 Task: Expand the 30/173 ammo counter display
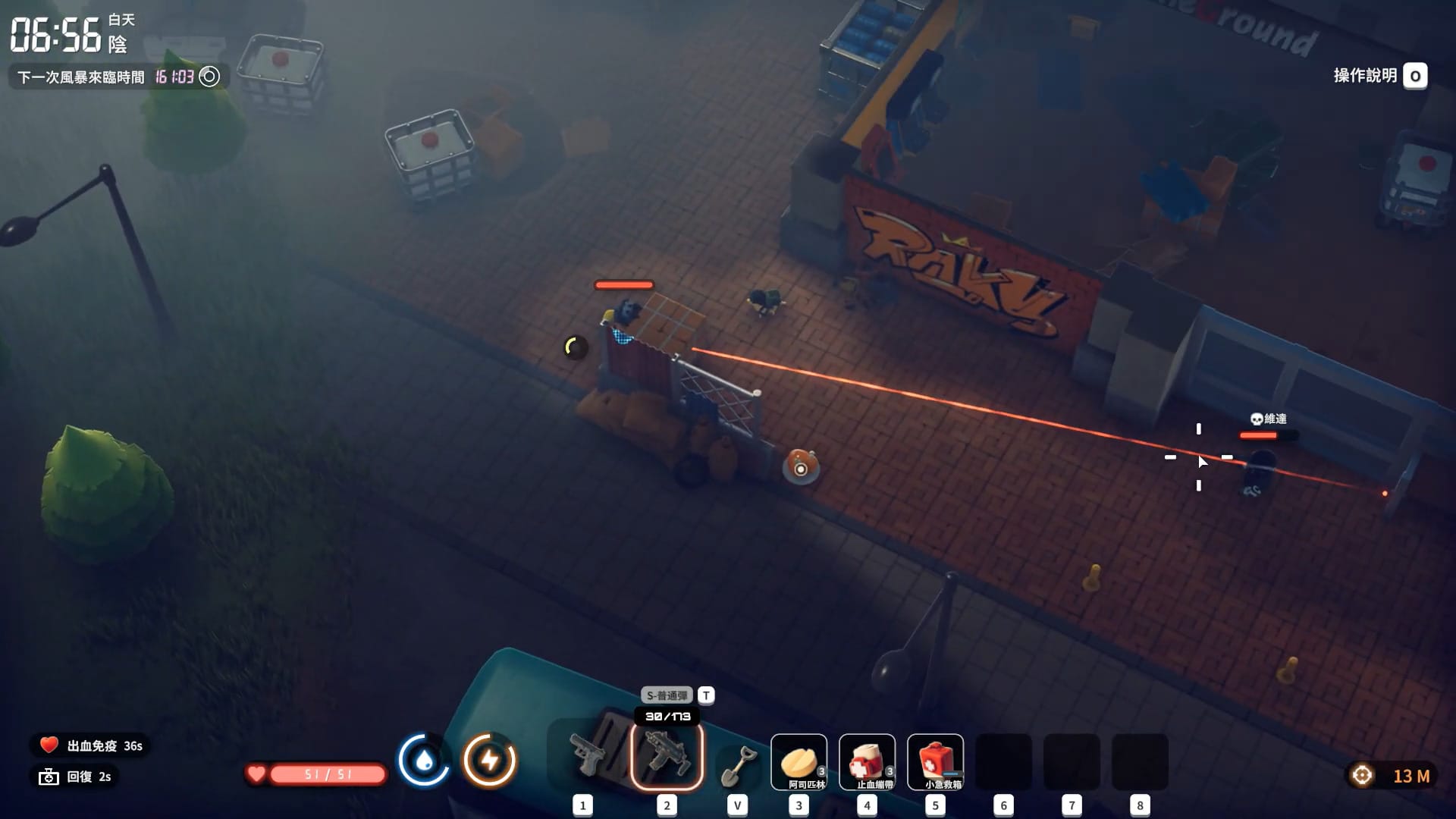click(x=666, y=714)
